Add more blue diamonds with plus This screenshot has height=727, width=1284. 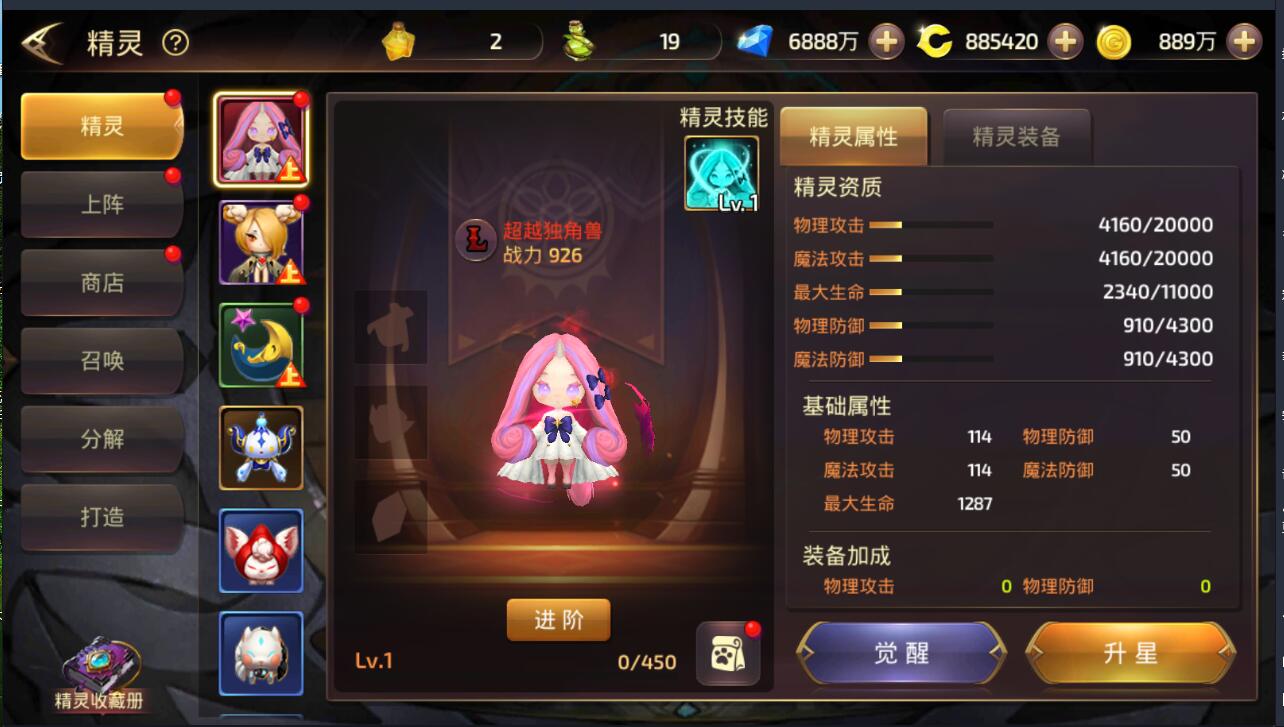click(x=886, y=42)
